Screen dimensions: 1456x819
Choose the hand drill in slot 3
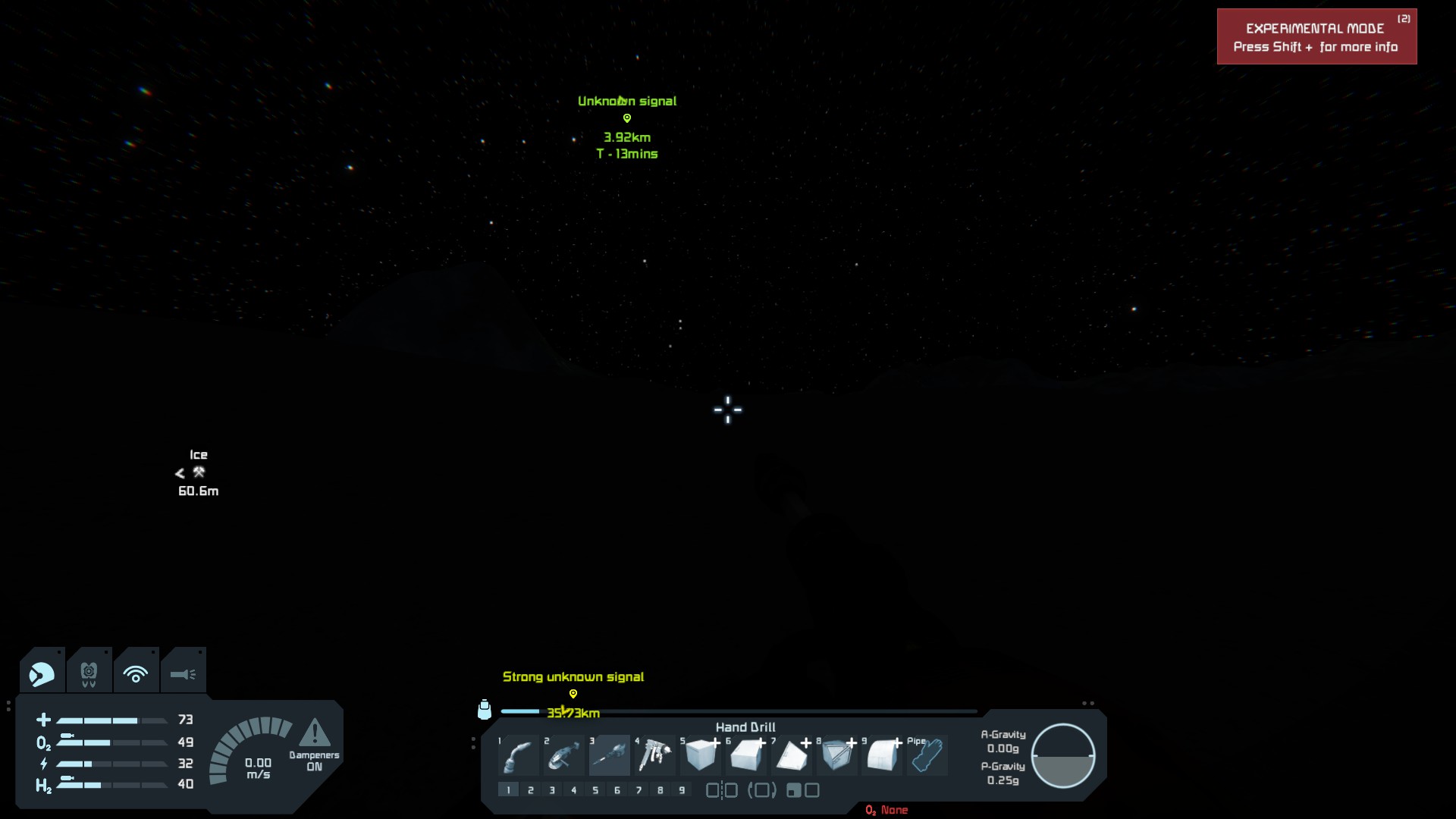(x=610, y=755)
